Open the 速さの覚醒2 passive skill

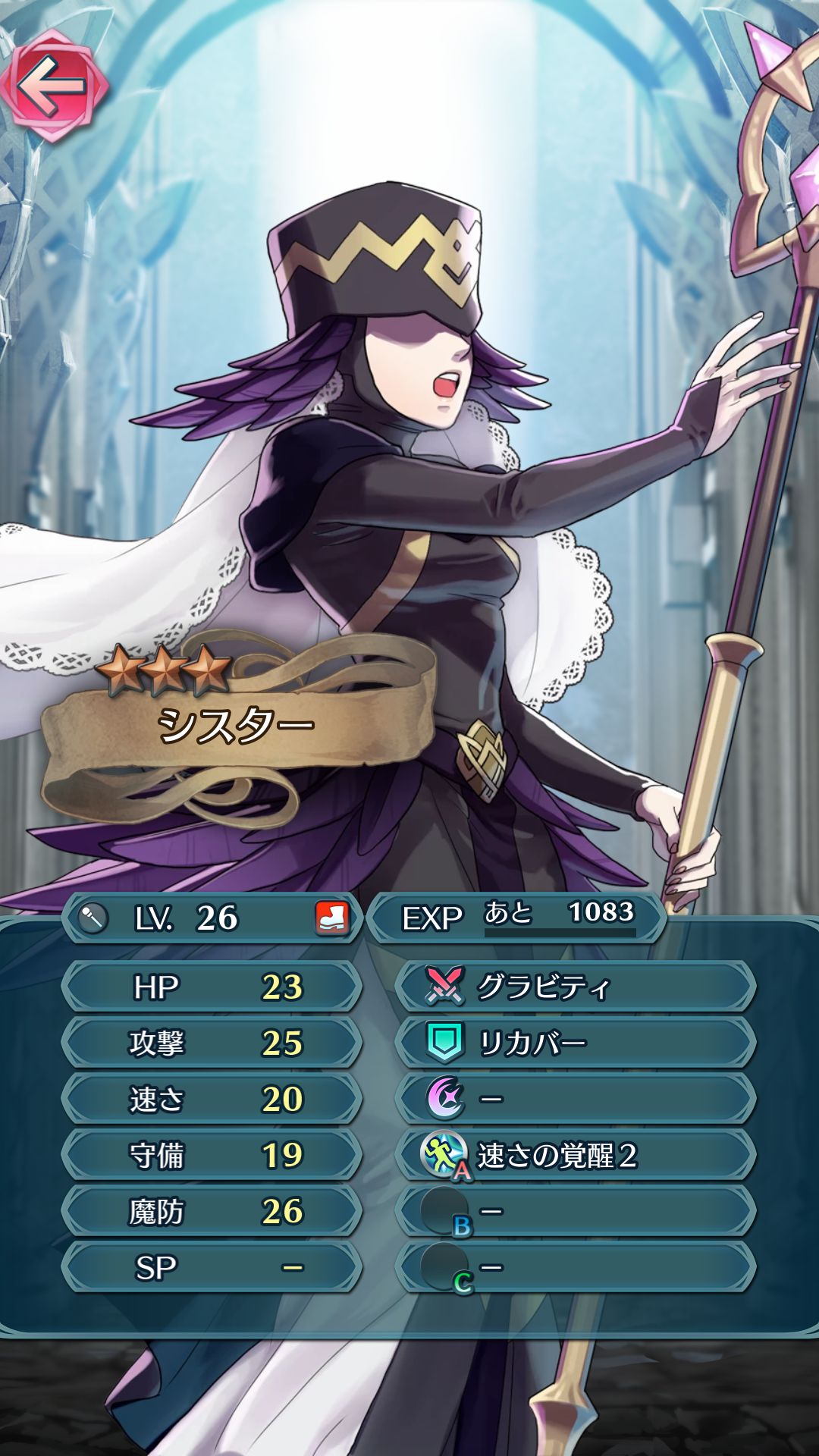tap(575, 1155)
